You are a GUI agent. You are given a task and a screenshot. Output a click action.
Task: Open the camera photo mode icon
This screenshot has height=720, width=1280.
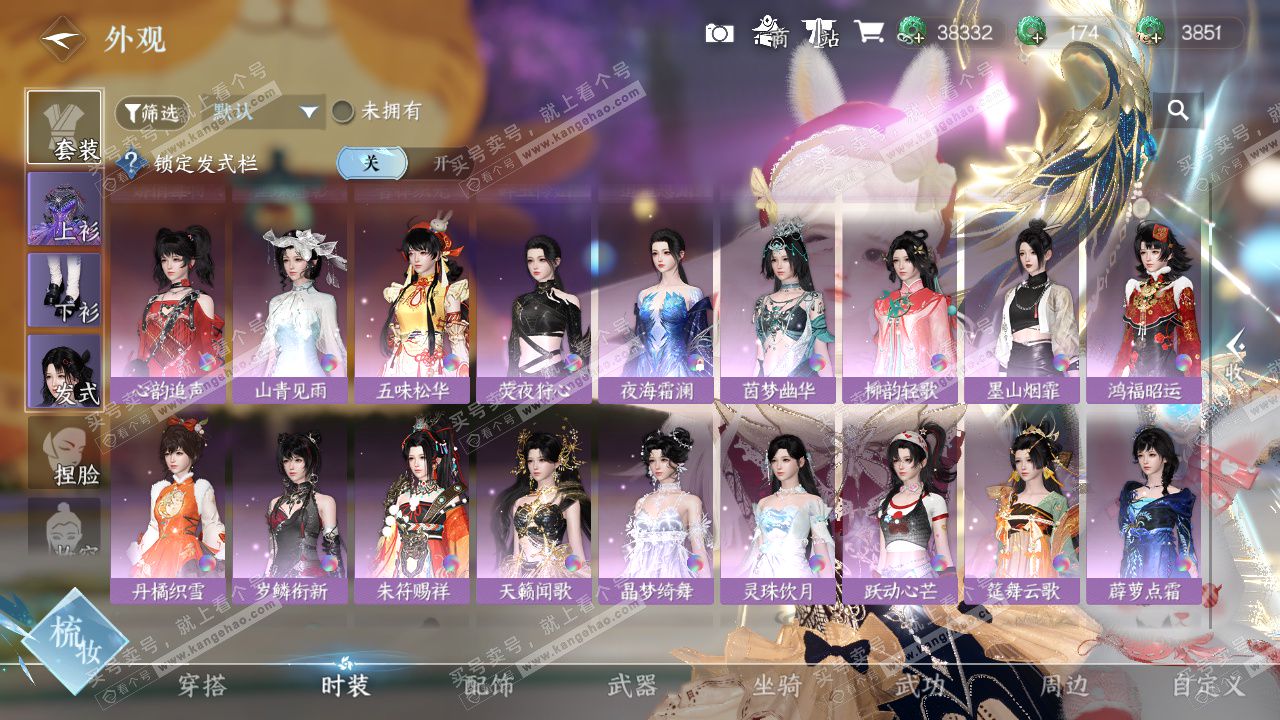tap(719, 33)
